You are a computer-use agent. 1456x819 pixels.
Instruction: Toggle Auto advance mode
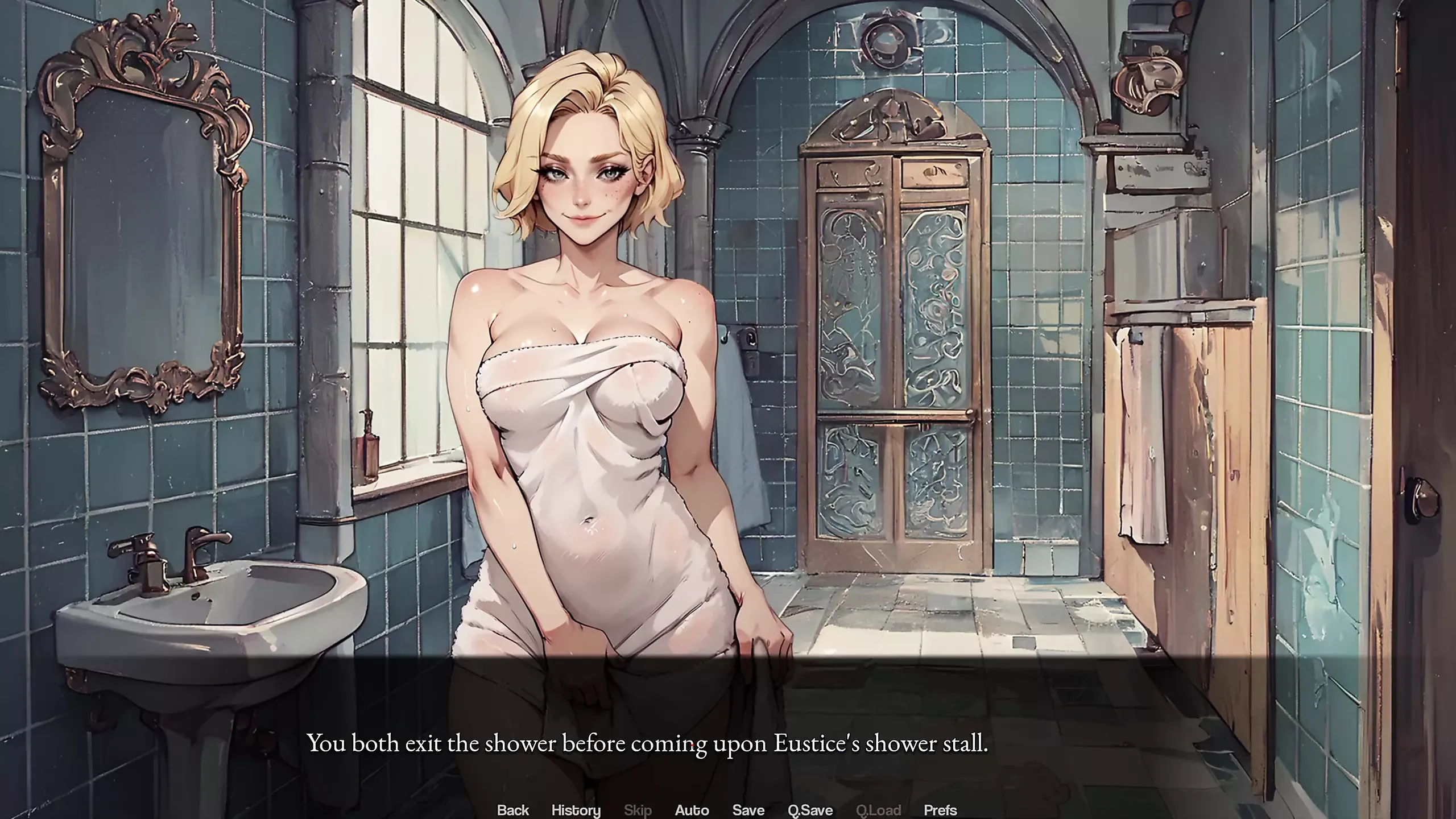click(692, 810)
